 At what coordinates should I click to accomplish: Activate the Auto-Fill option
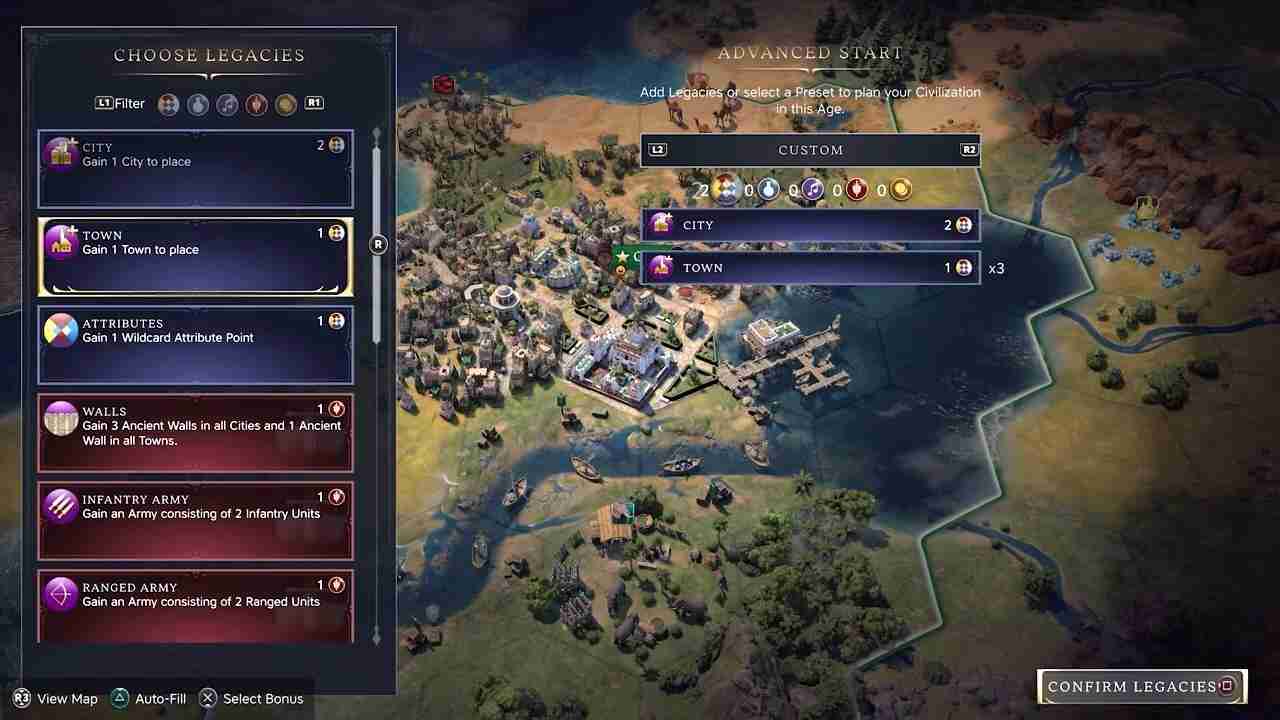(x=148, y=698)
